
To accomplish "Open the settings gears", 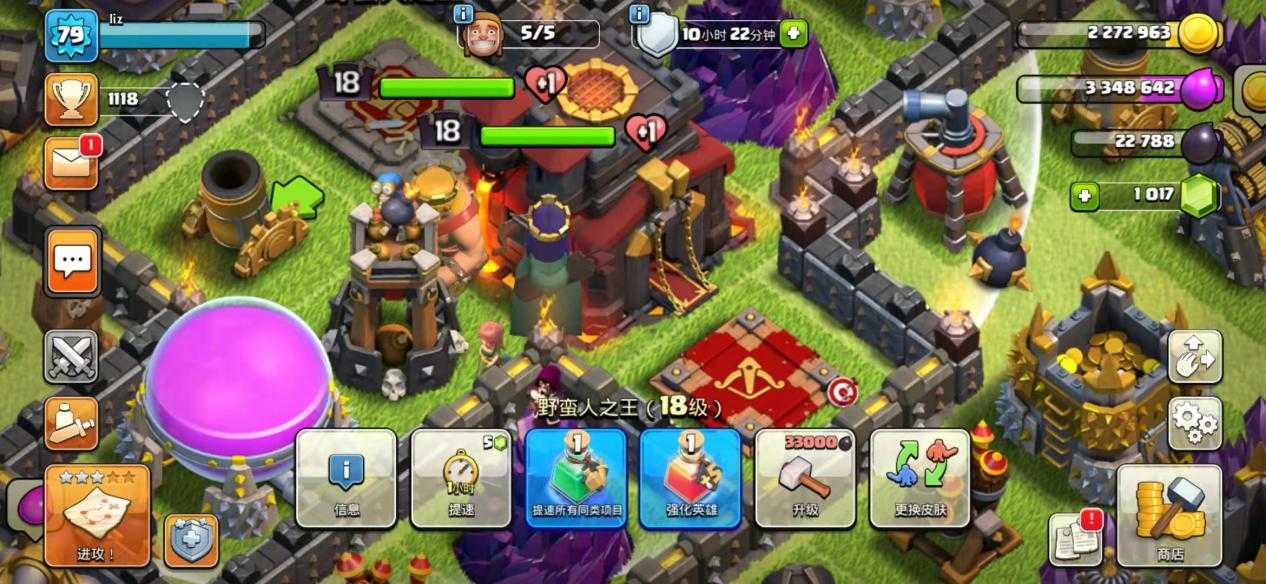I will click(1194, 423).
